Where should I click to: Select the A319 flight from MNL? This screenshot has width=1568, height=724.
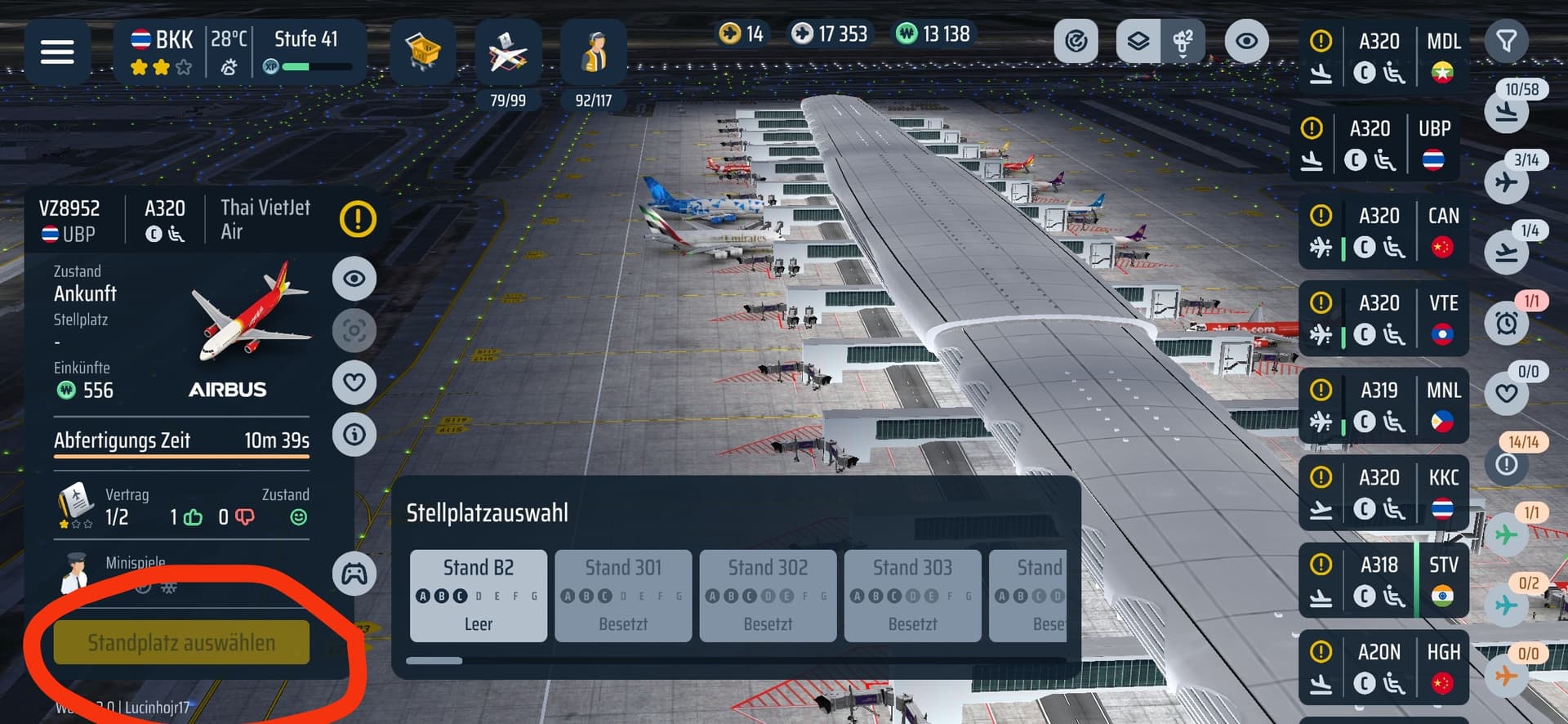pyautogui.click(x=1383, y=406)
